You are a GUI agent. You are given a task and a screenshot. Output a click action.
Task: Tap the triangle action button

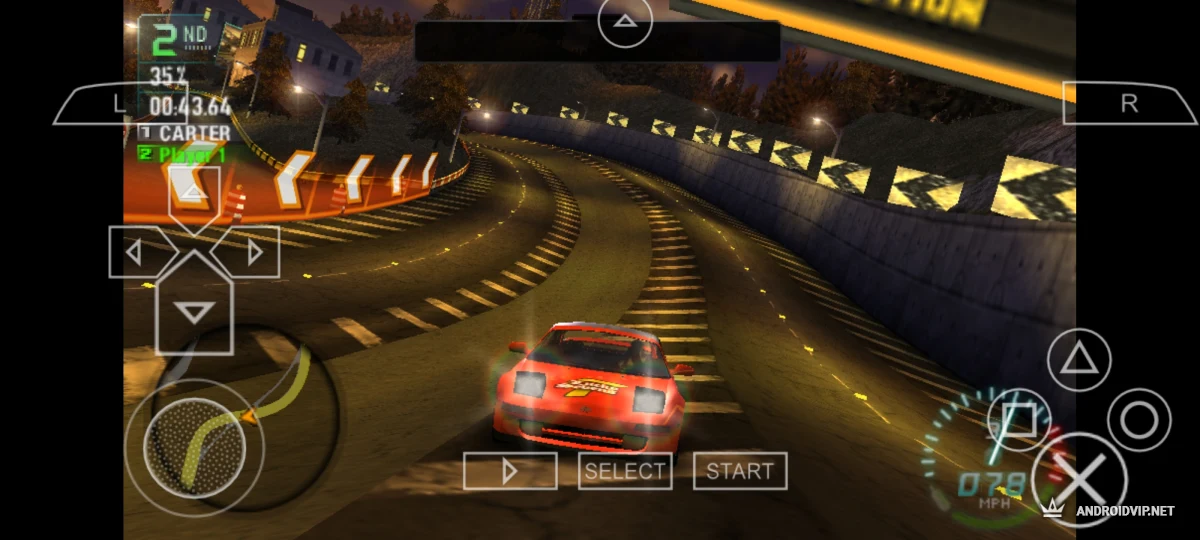pos(1079,357)
